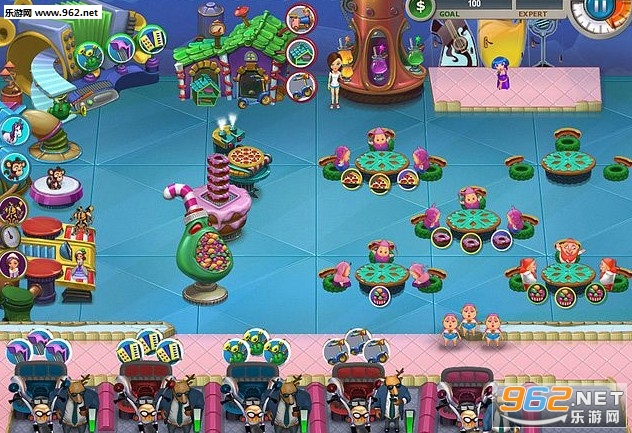The image size is (632, 433).
Task: Select the doll toy icon
Action: pyautogui.click(x=12, y=264)
